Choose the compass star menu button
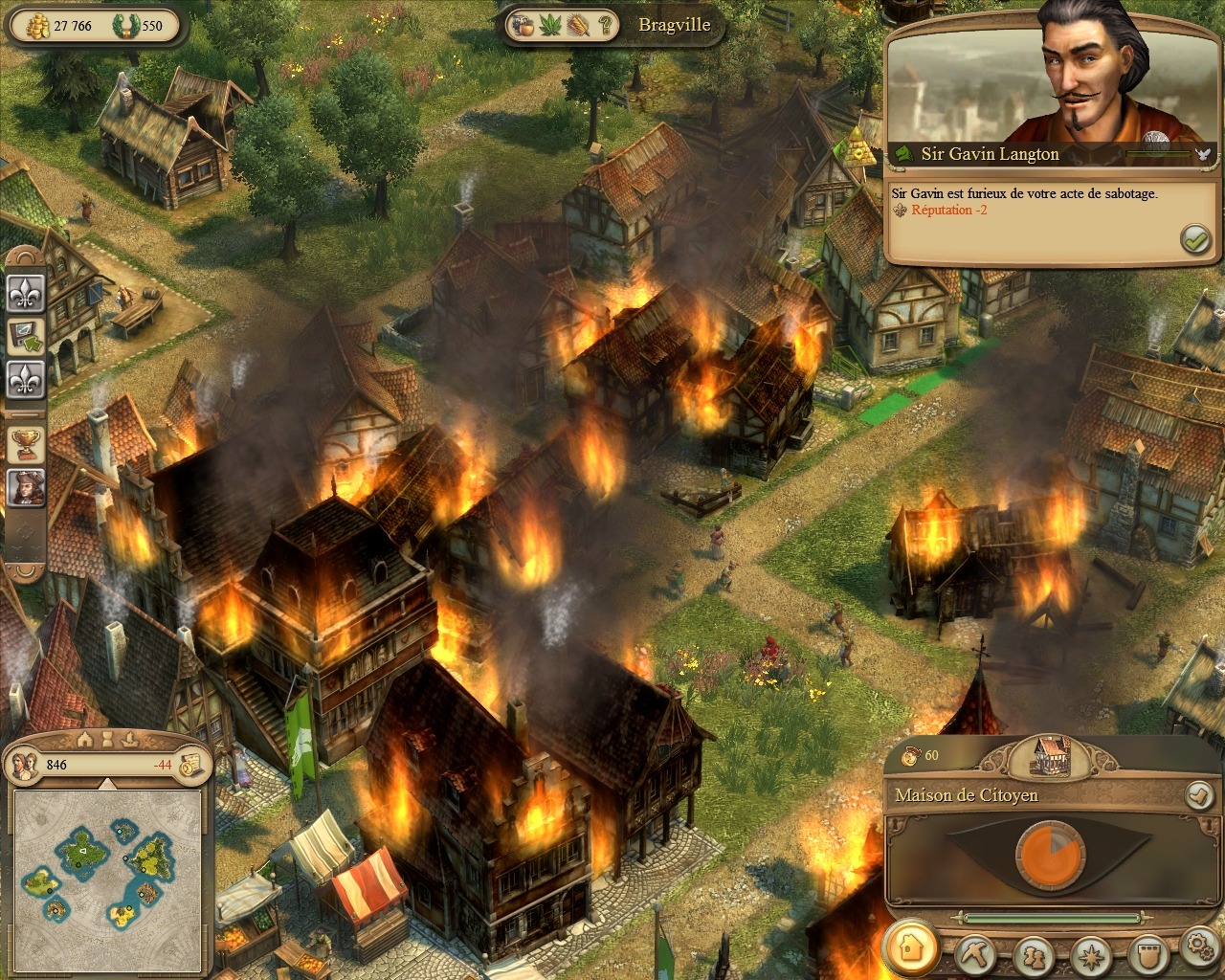This screenshot has height=980, width=1225. 1091,954
